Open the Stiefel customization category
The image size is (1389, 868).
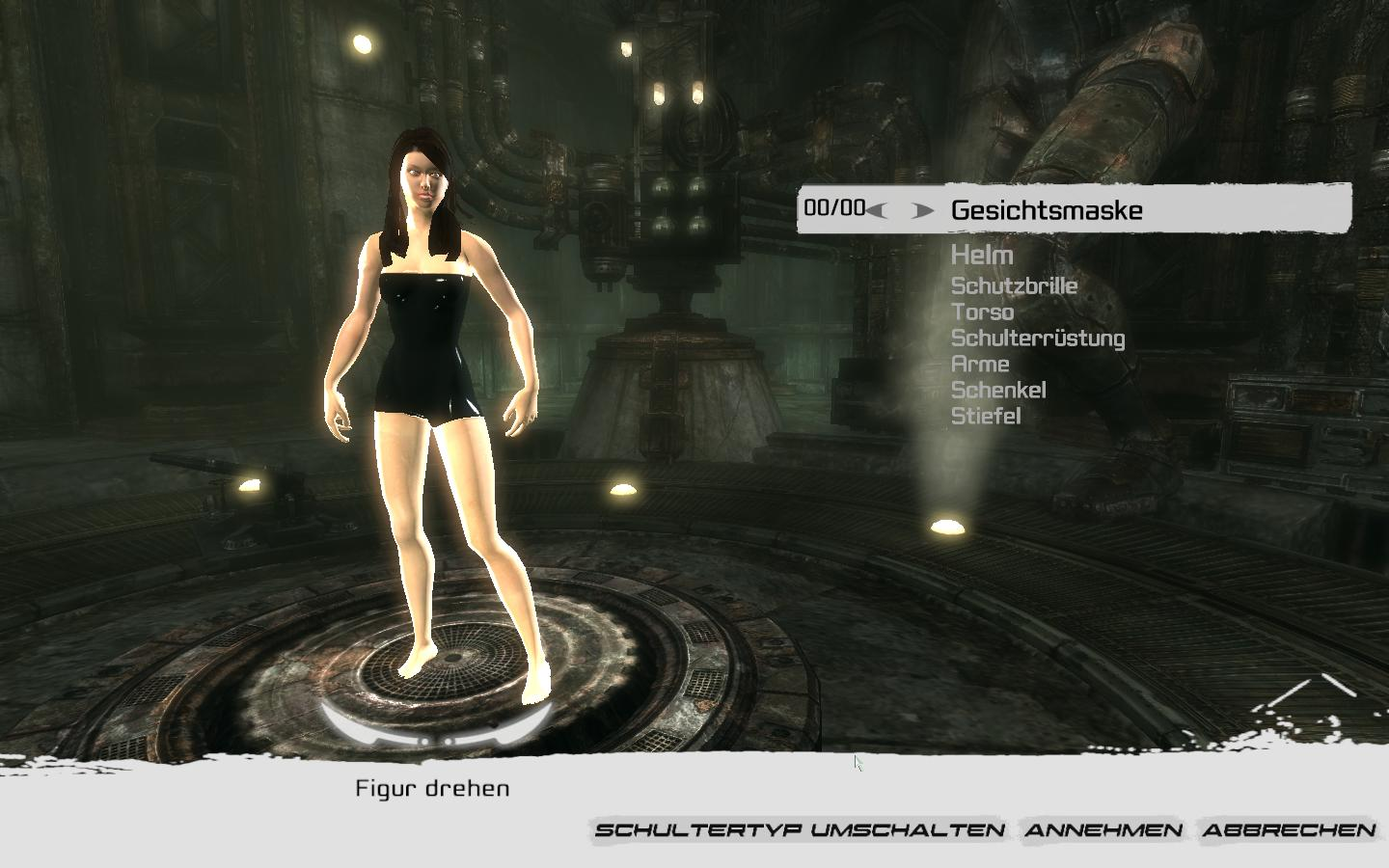[988, 417]
